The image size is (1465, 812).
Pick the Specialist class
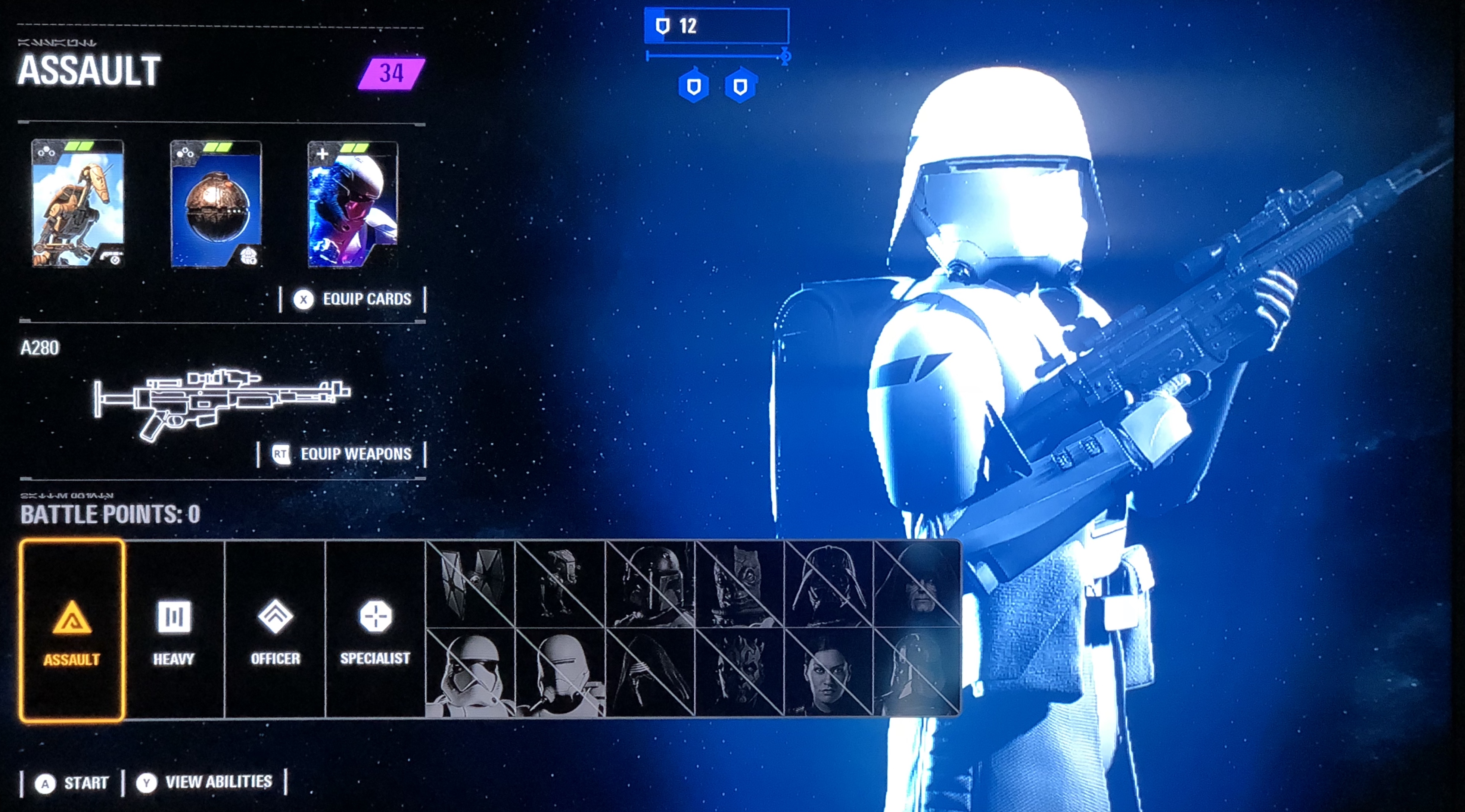pos(375,630)
